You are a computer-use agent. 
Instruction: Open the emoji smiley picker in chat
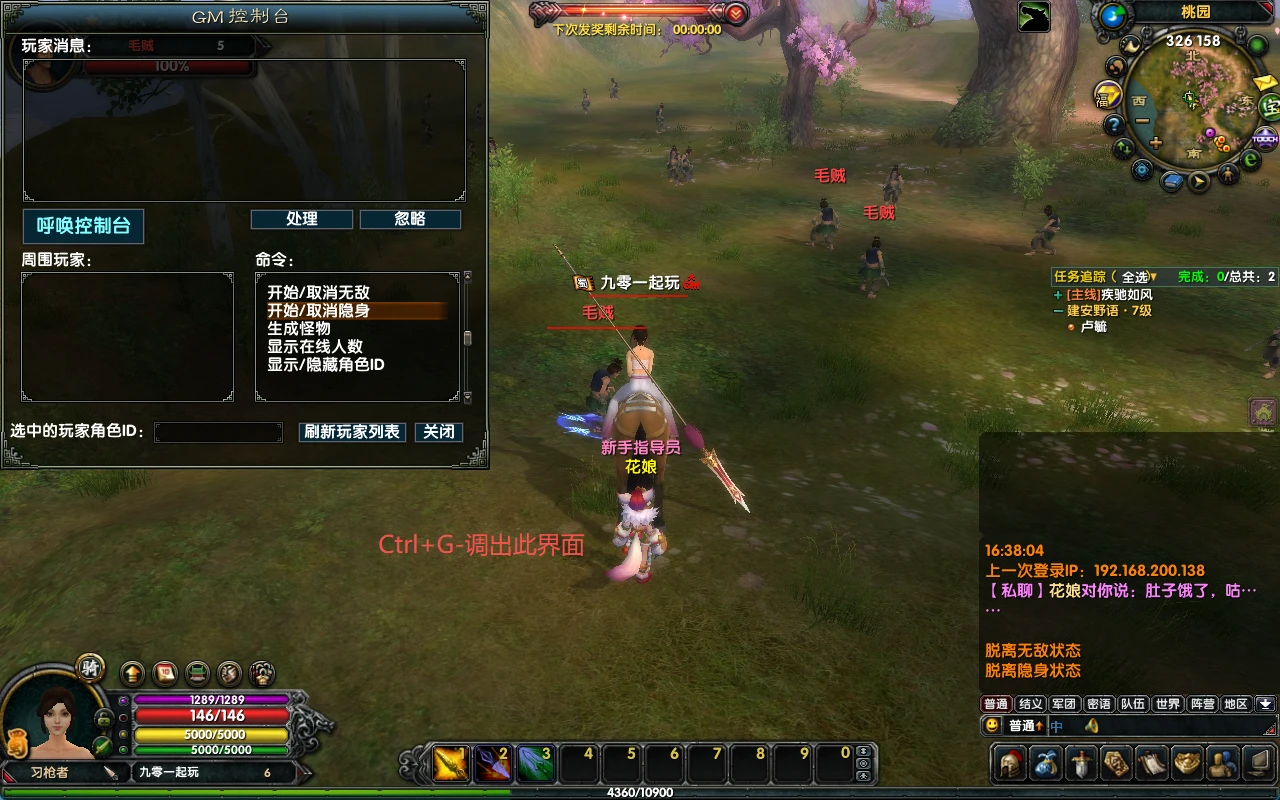coord(992,725)
